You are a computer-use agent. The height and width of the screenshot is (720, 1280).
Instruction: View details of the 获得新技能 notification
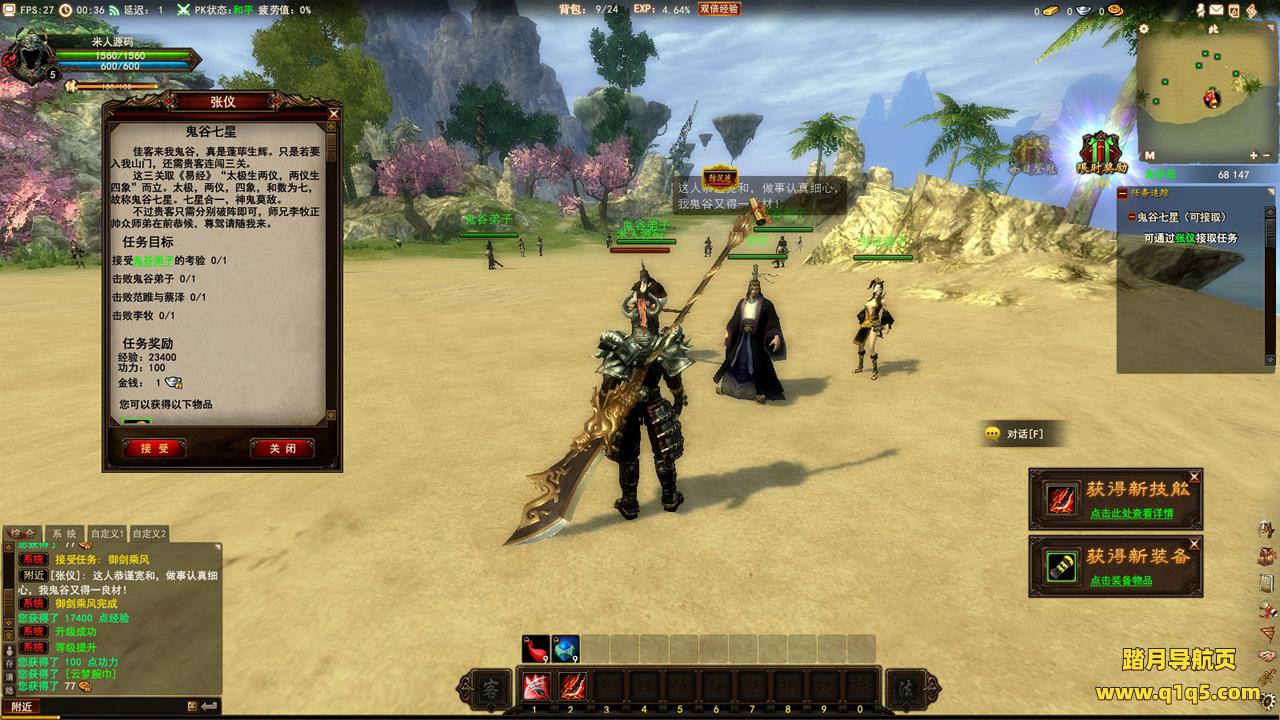[1131, 514]
